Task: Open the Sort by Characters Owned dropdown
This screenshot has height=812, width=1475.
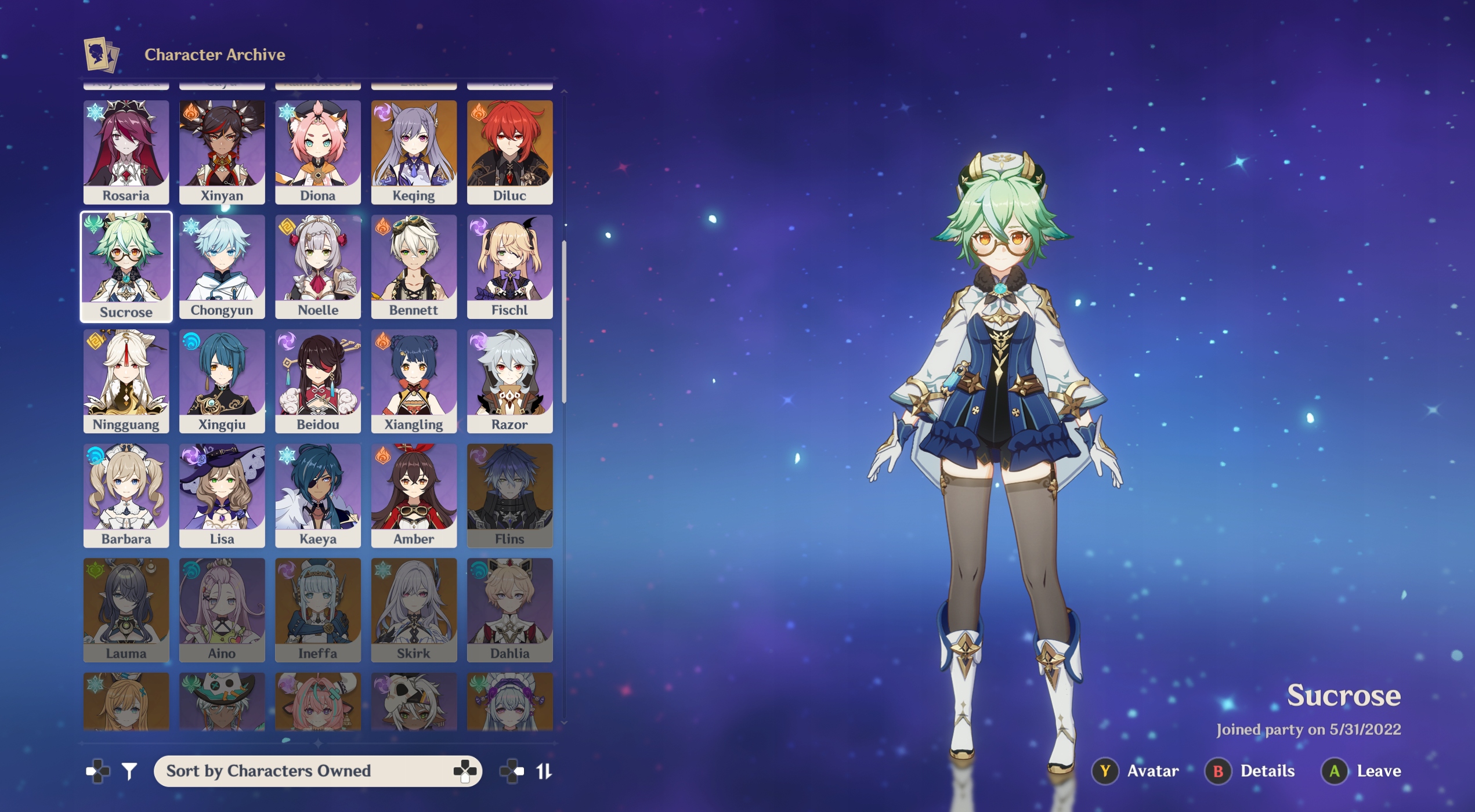Action: (x=317, y=771)
